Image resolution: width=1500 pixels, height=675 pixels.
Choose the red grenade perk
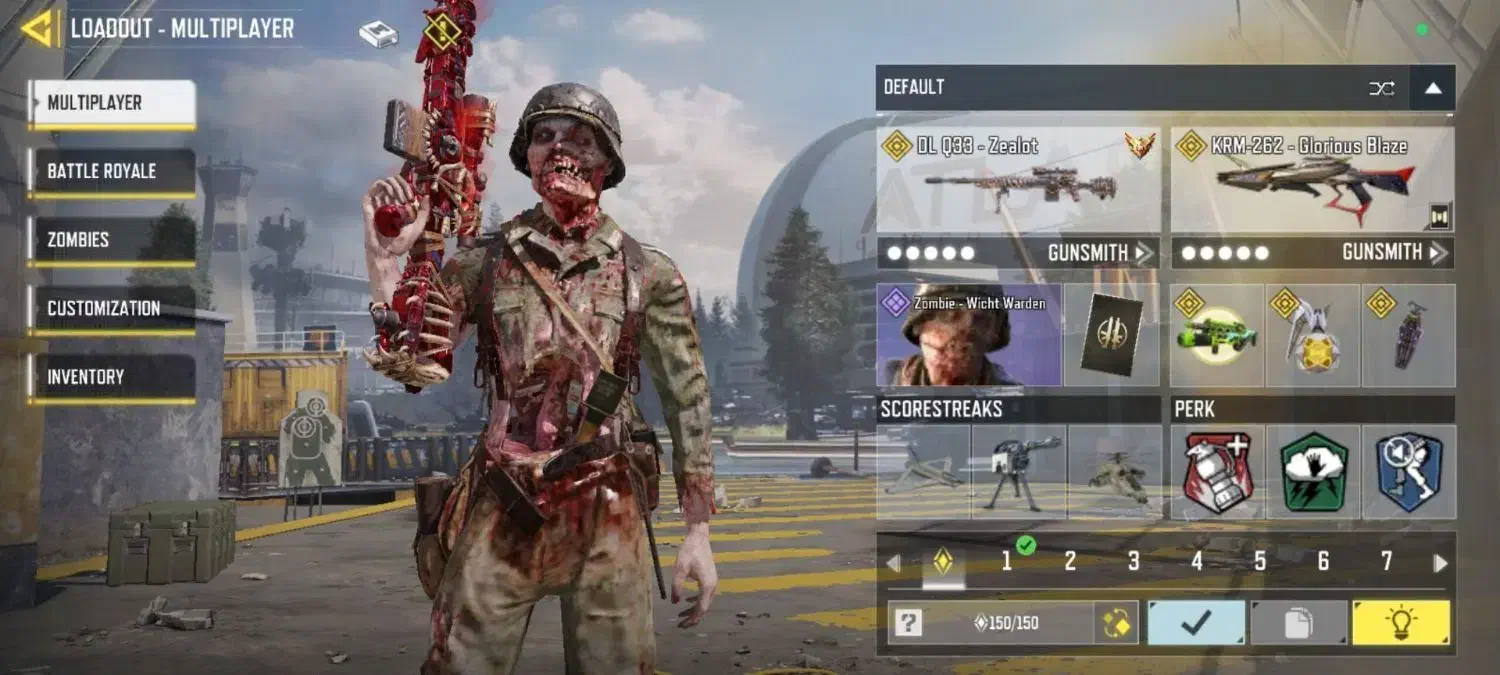click(x=1217, y=472)
